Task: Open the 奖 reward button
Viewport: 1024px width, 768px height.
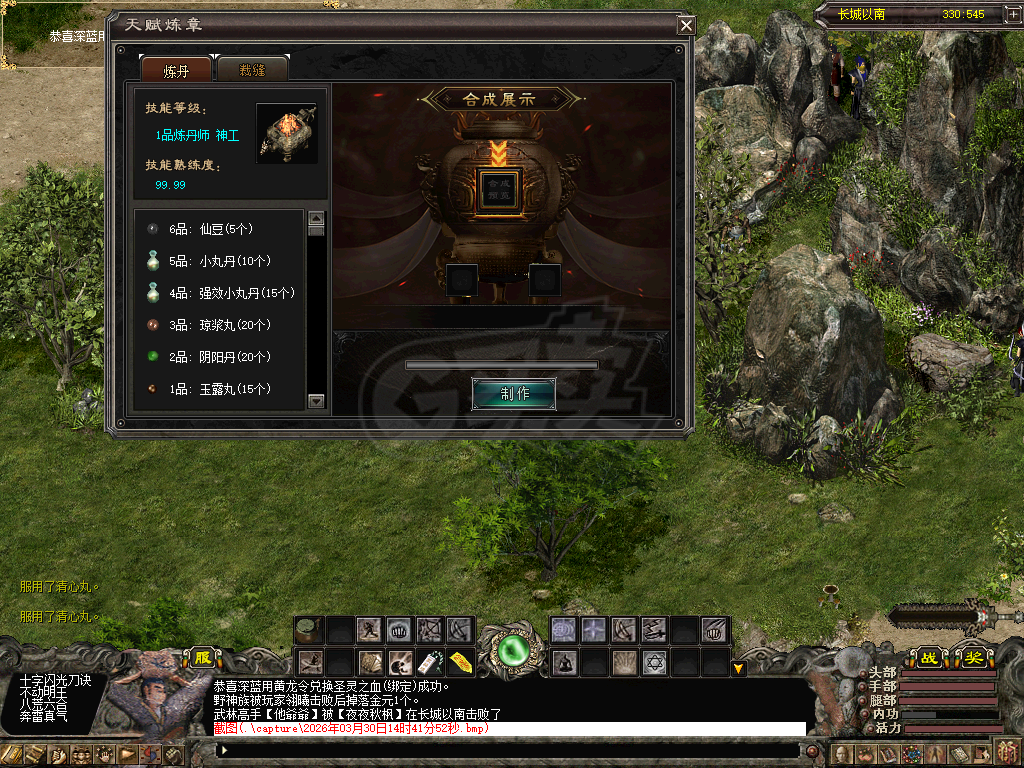Action: pyautogui.click(x=972, y=658)
